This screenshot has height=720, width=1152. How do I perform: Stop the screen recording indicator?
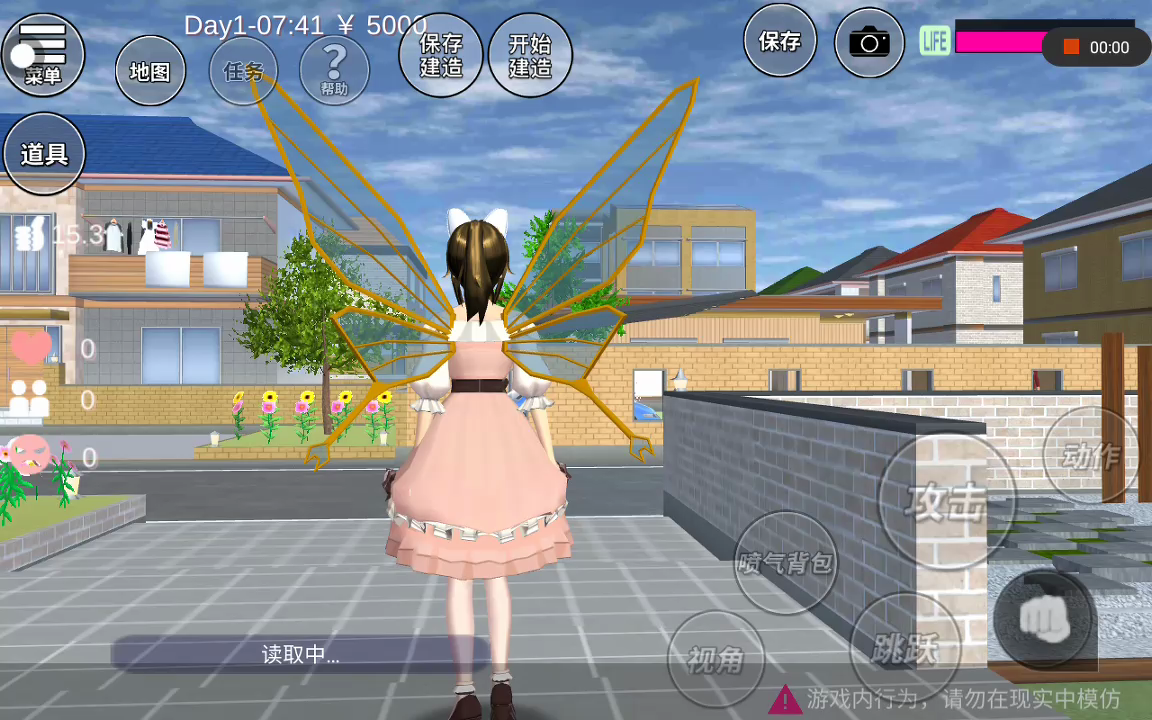(1071, 47)
